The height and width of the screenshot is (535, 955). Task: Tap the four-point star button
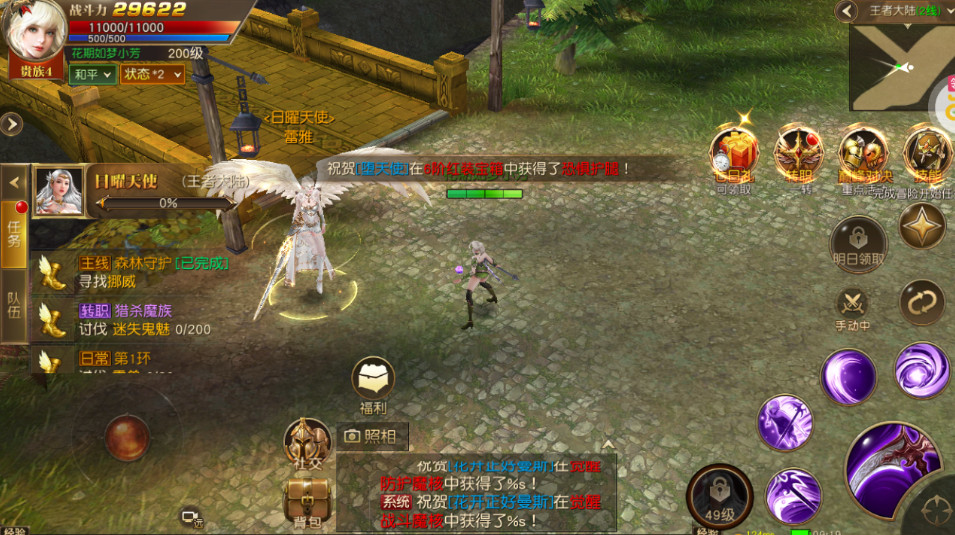[921, 228]
